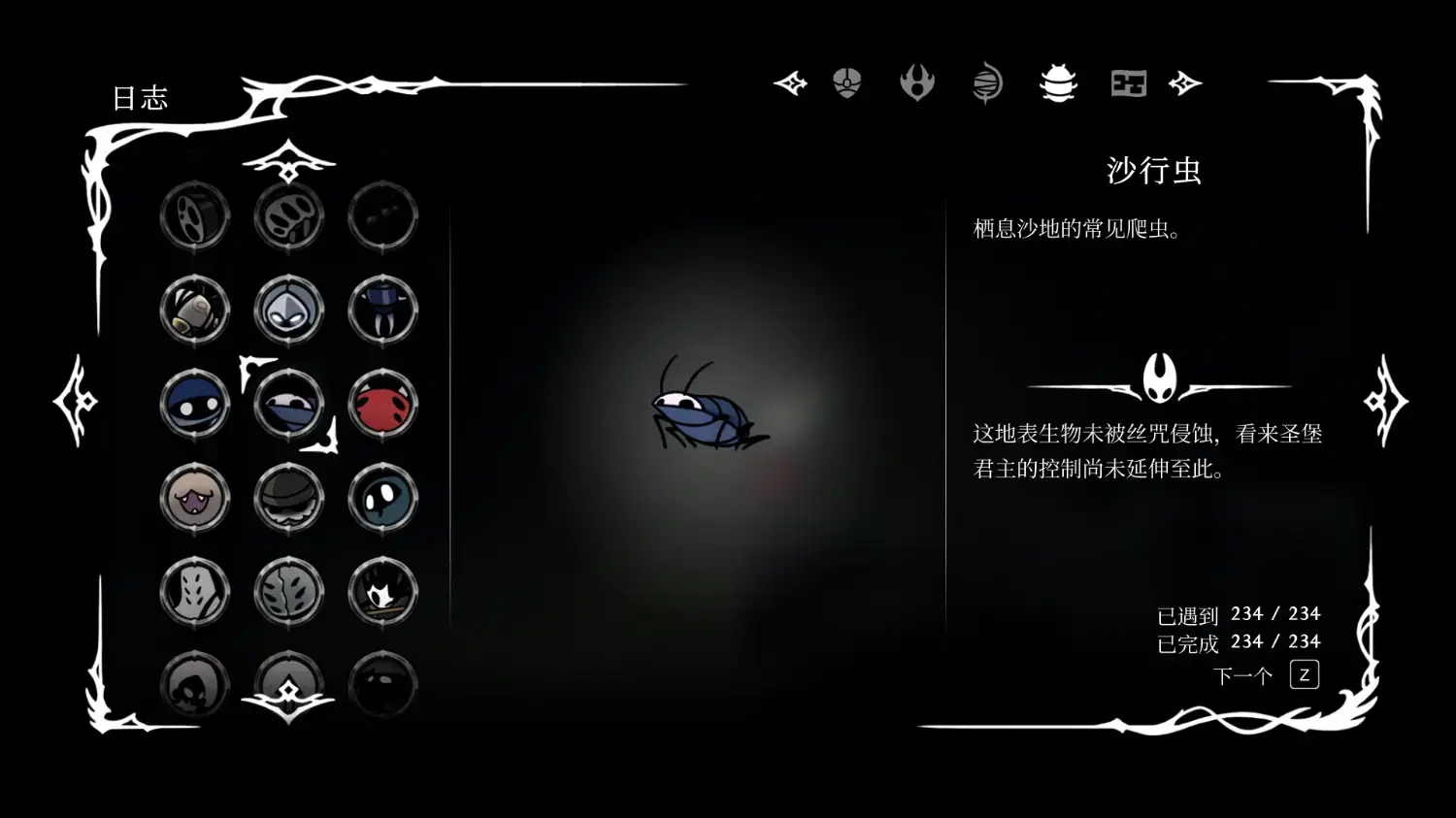Select the white masked enemy entry icon
The height and width of the screenshot is (818, 1456).
288,312
